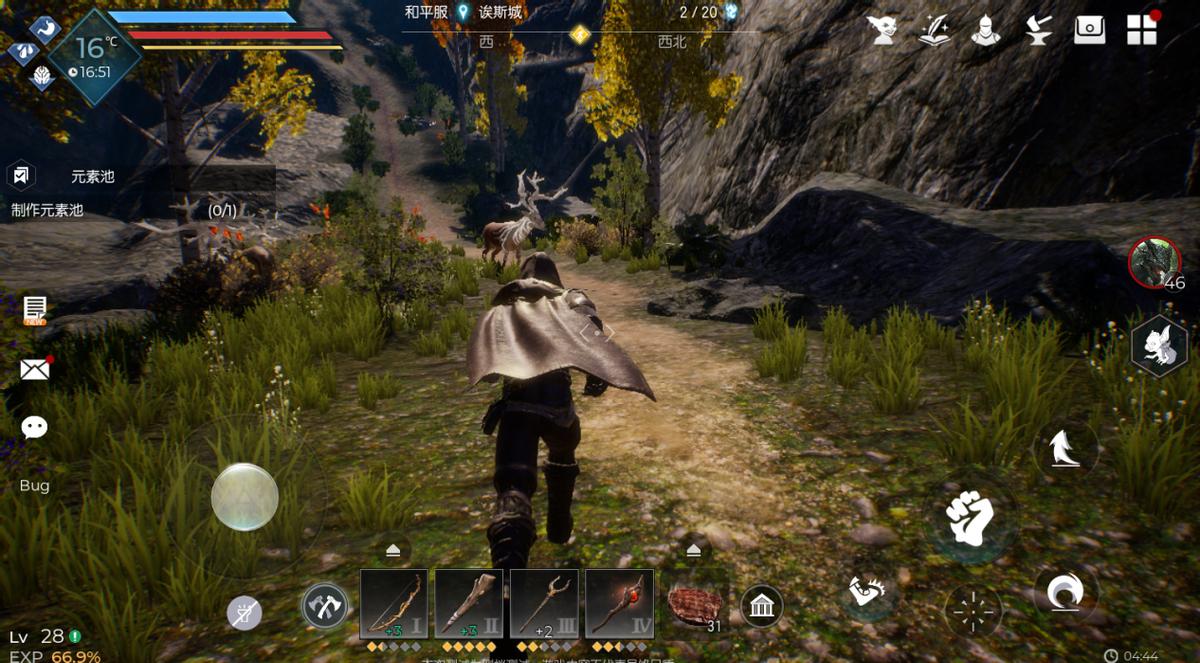This screenshot has height=663, width=1200.
Task: Open the chat speech bubble
Action: pyautogui.click(x=35, y=428)
